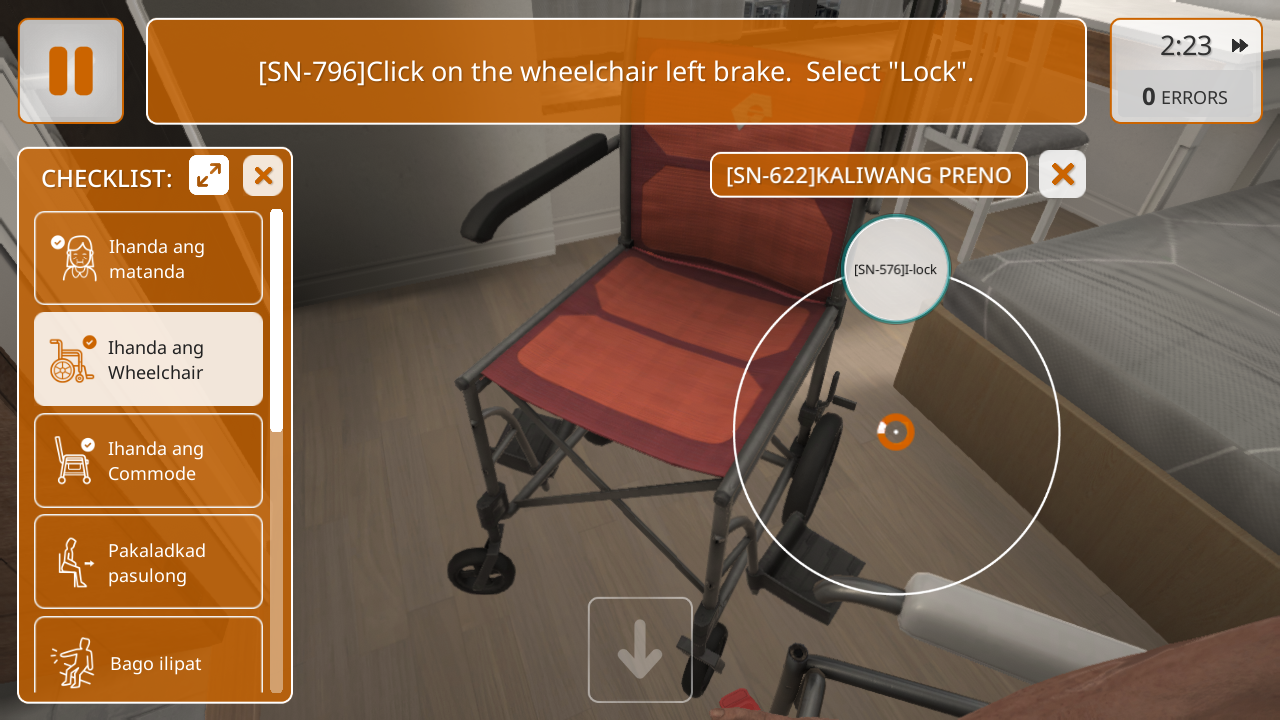Image resolution: width=1280 pixels, height=720 pixels.
Task: Choose the Ihanda ang Commode checklist step
Action: (148, 460)
